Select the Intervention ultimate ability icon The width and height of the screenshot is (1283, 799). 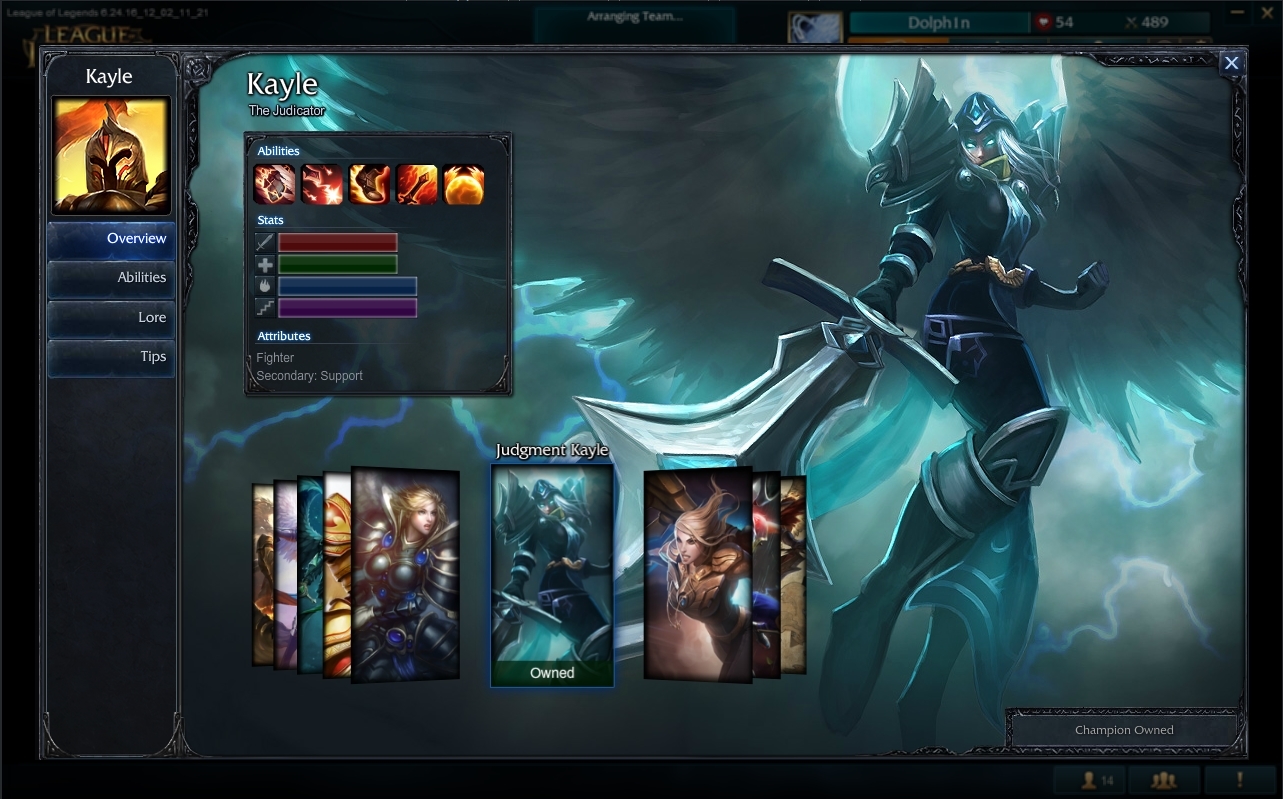(x=464, y=185)
